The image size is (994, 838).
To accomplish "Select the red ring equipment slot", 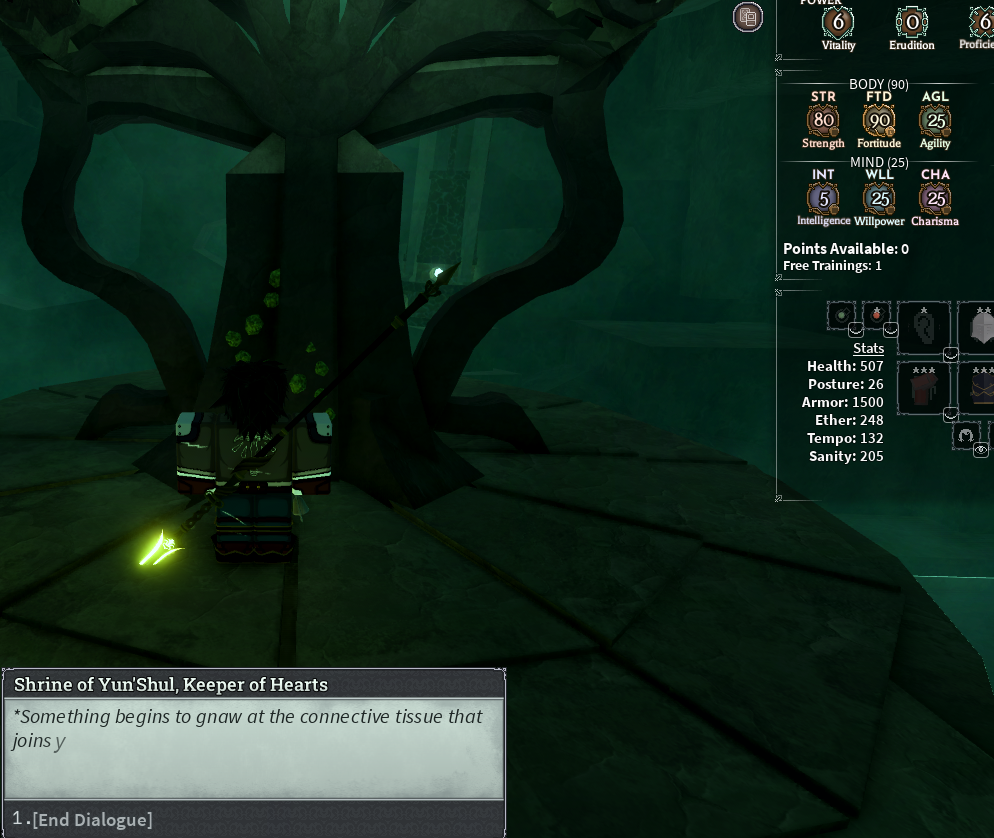I will click(876, 316).
